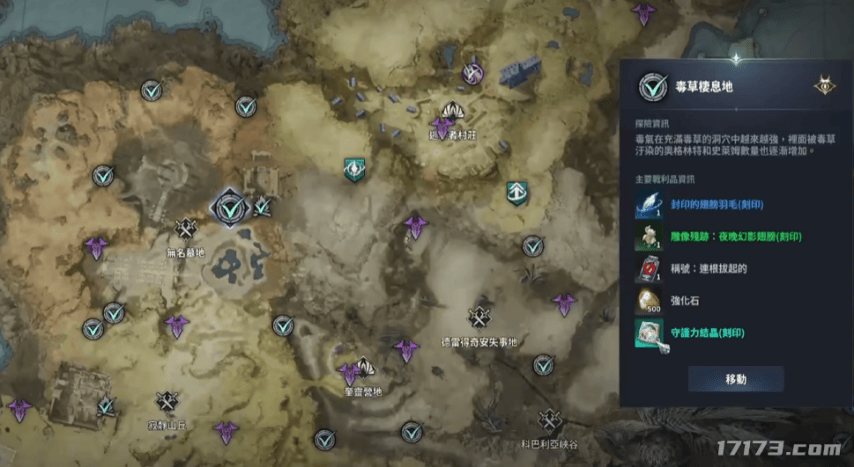The width and height of the screenshot is (854, 467).
Task: Select the 雕像殘跡 statue fragment reward icon
Action: (x=647, y=236)
